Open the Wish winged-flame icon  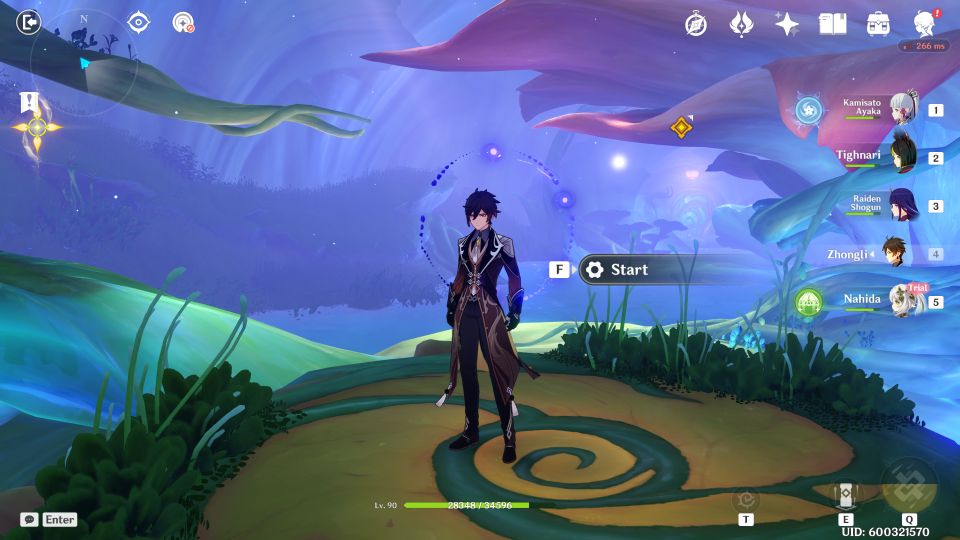(741, 24)
